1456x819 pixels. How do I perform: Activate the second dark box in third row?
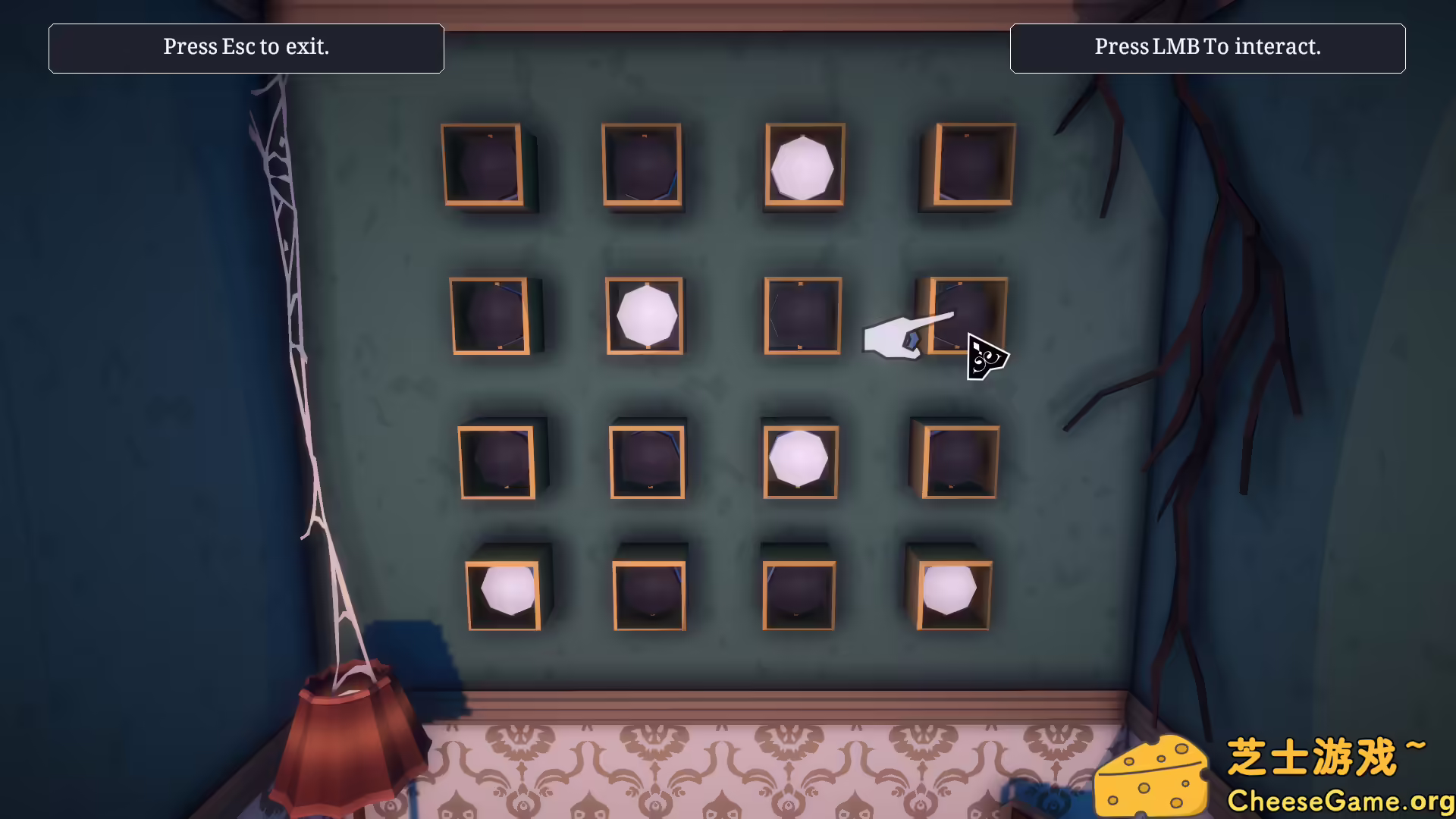click(x=648, y=461)
